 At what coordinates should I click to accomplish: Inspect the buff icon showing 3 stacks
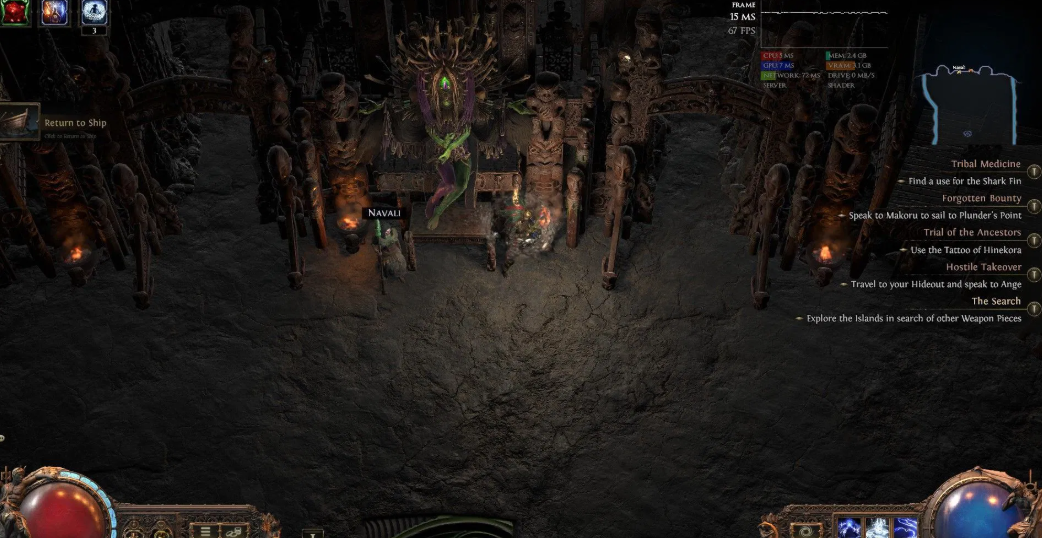coord(93,12)
